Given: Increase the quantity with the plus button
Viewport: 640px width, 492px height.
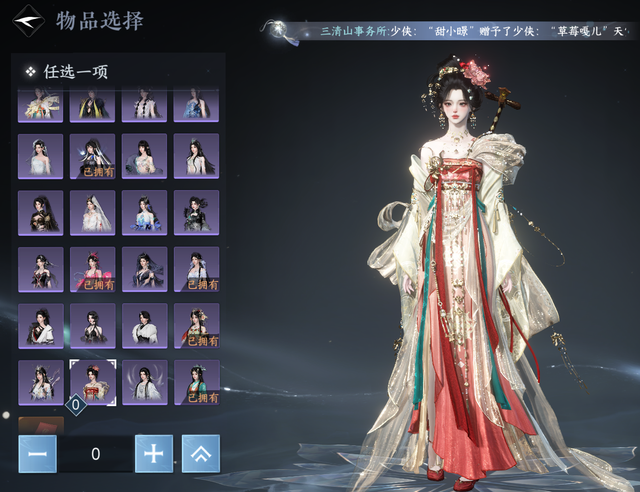Looking at the screenshot, I should [x=153, y=454].
